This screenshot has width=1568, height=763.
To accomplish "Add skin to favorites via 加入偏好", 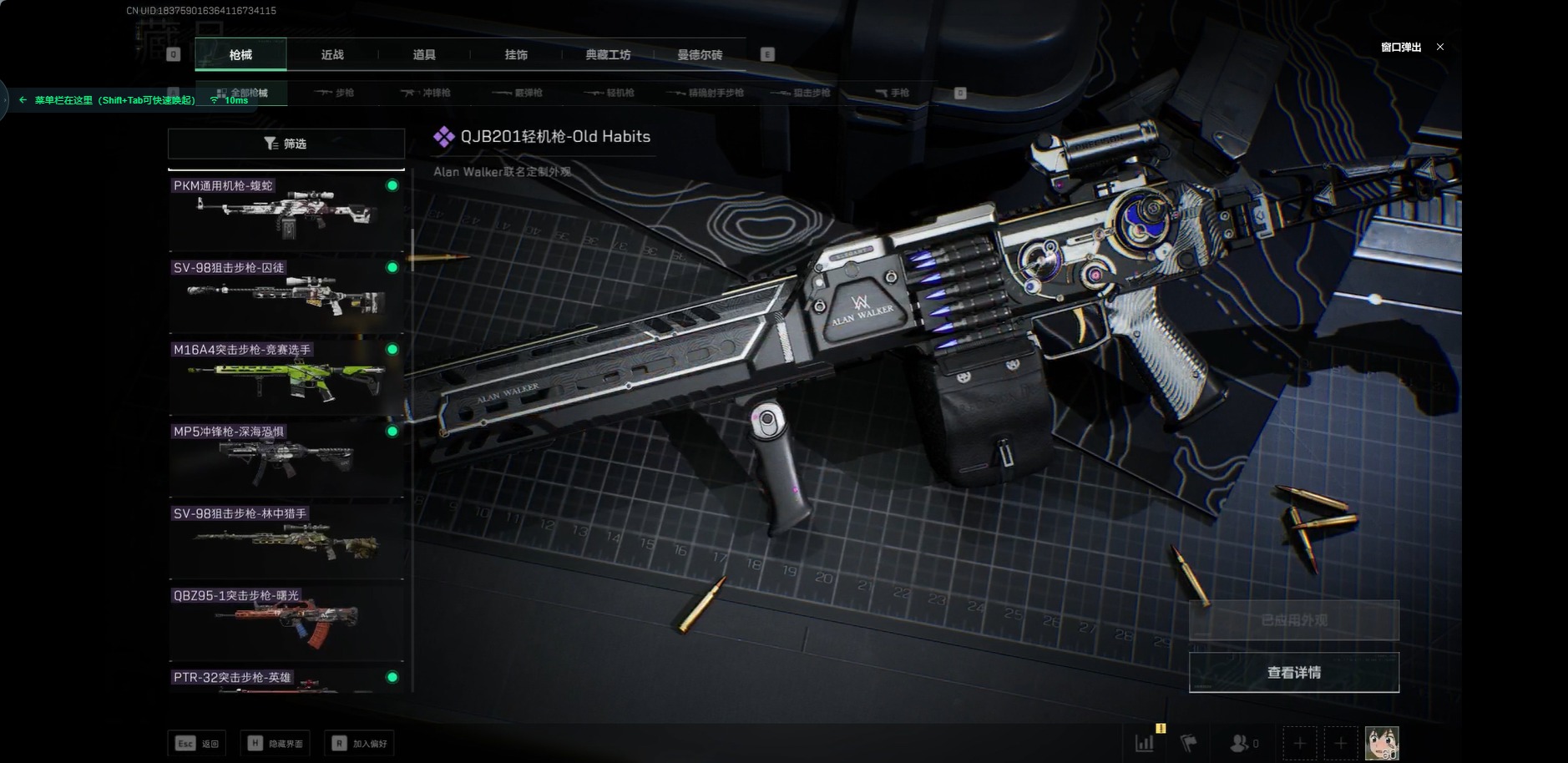I will [x=360, y=743].
